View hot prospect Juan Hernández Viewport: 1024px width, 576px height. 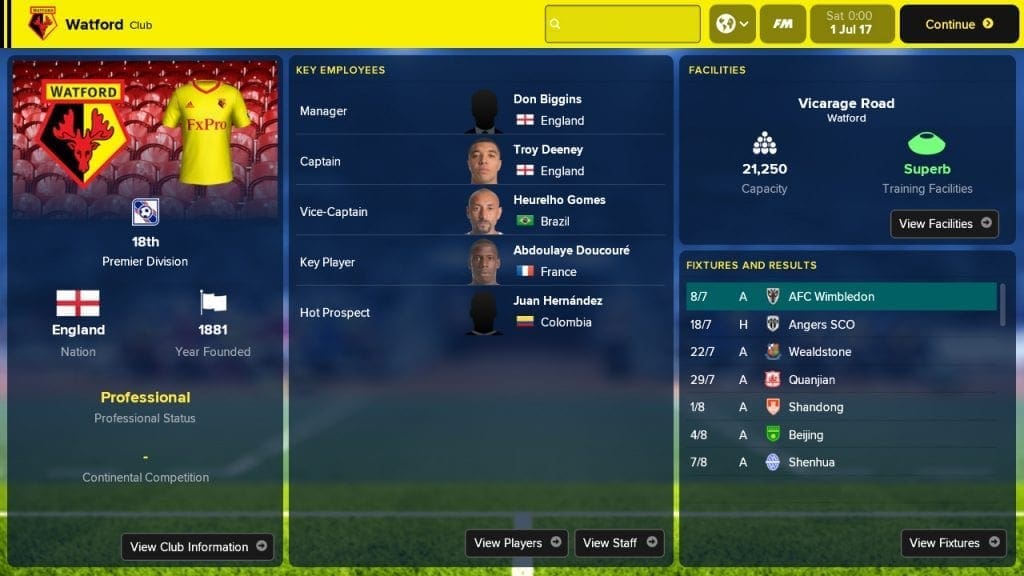(557, 300)
